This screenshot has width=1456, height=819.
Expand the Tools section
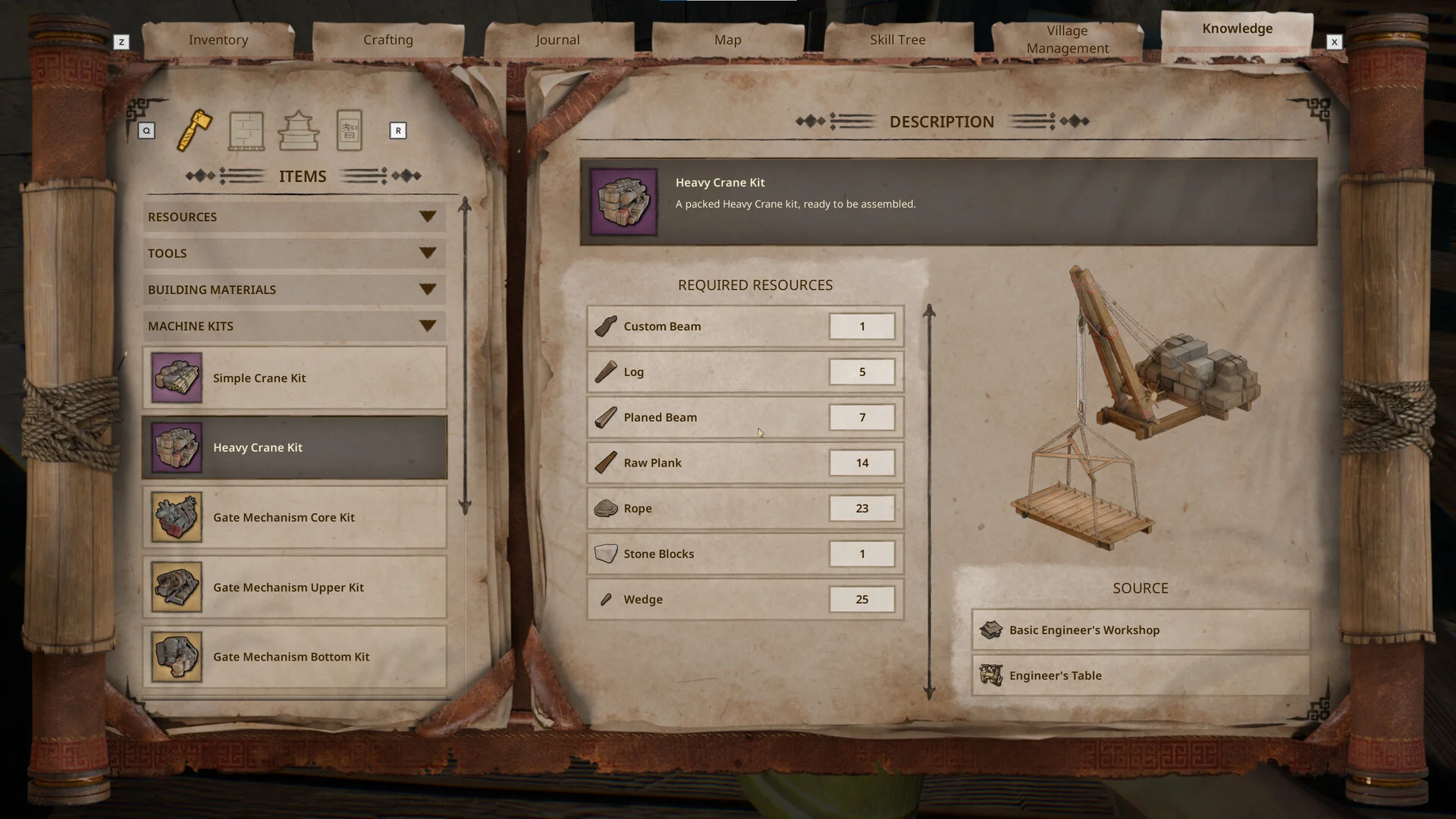[293, 253]
